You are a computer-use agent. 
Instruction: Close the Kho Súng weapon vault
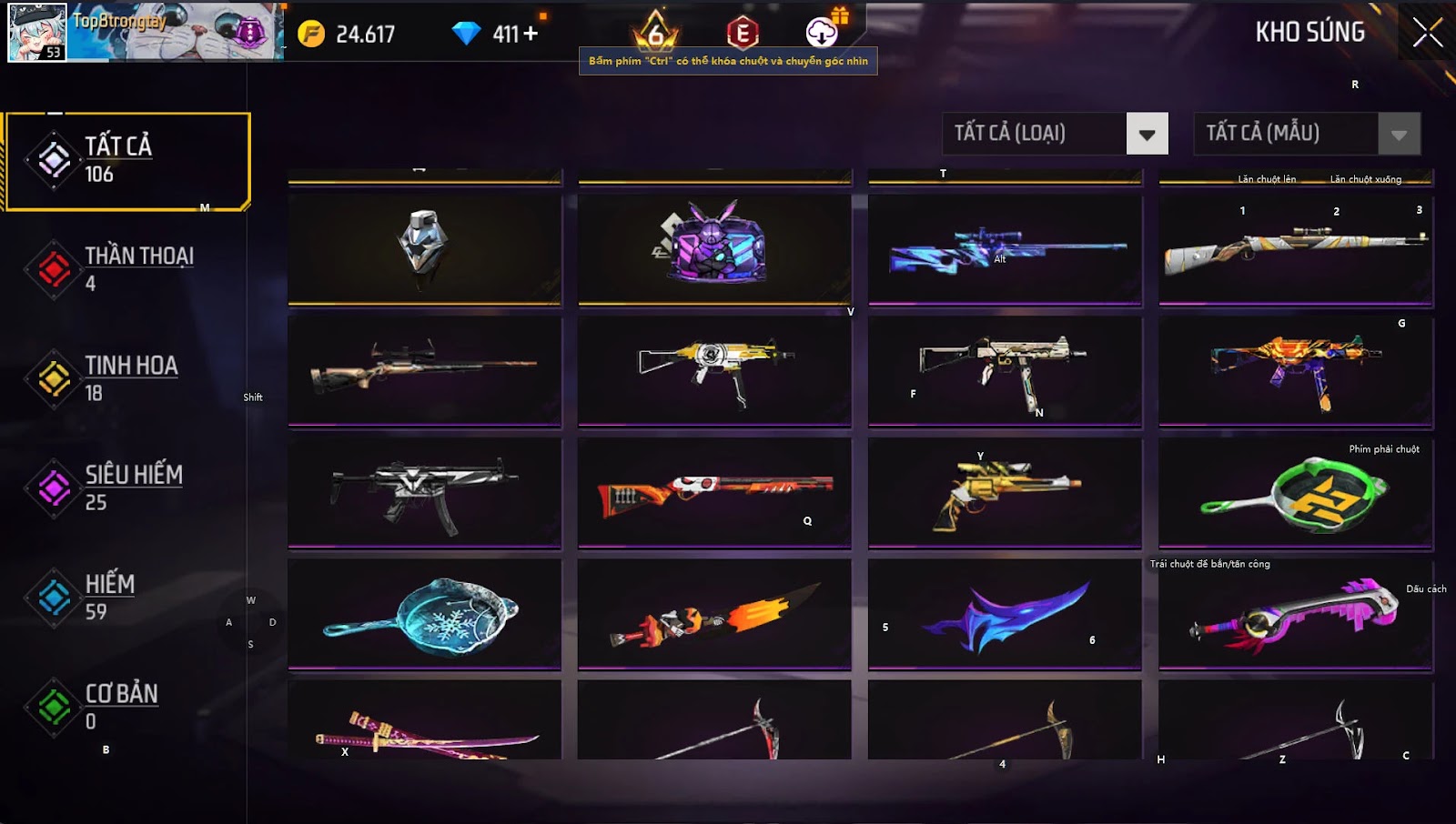point(1426,33)
